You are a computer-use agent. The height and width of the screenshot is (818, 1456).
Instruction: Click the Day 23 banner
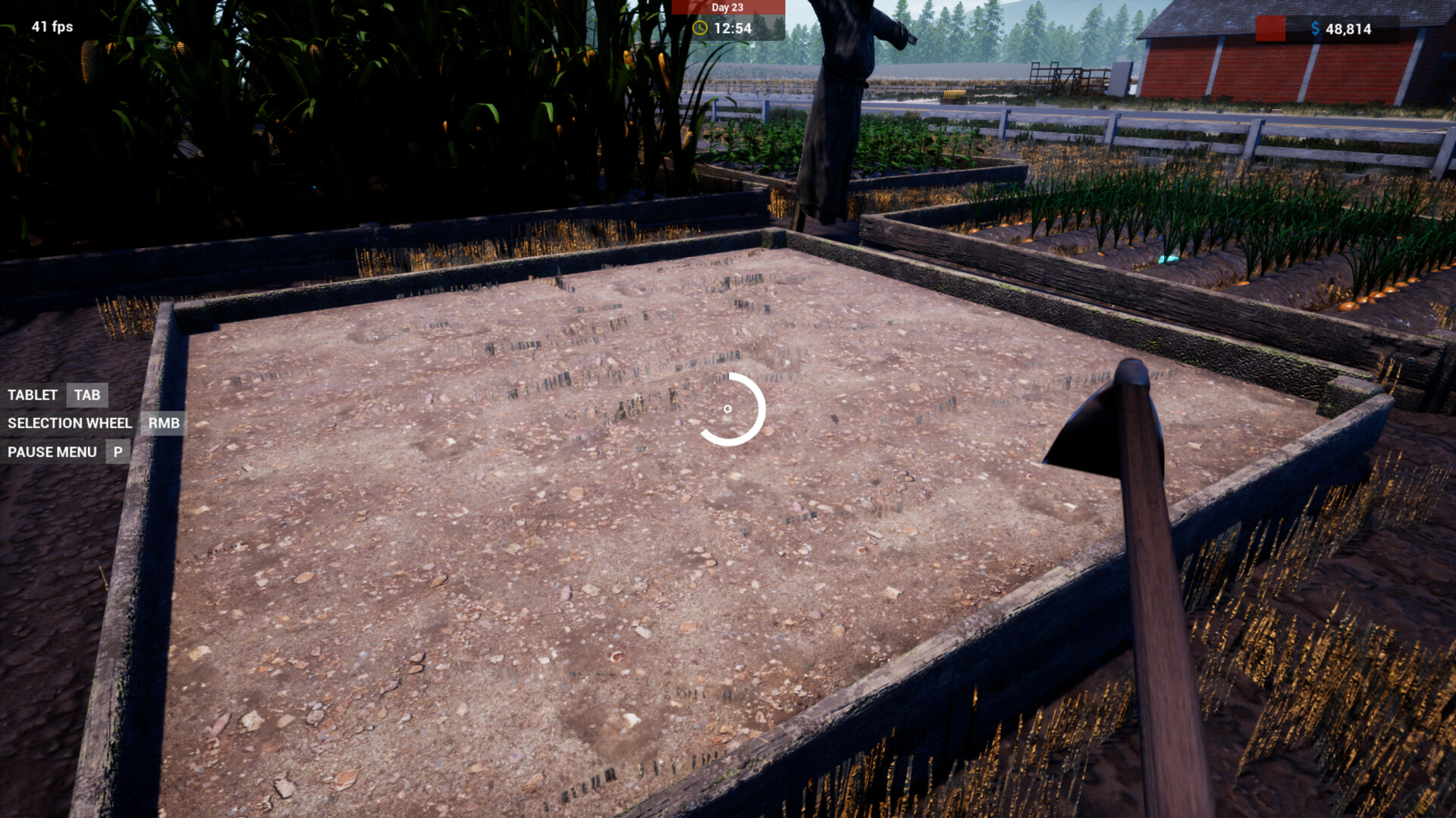726,8
